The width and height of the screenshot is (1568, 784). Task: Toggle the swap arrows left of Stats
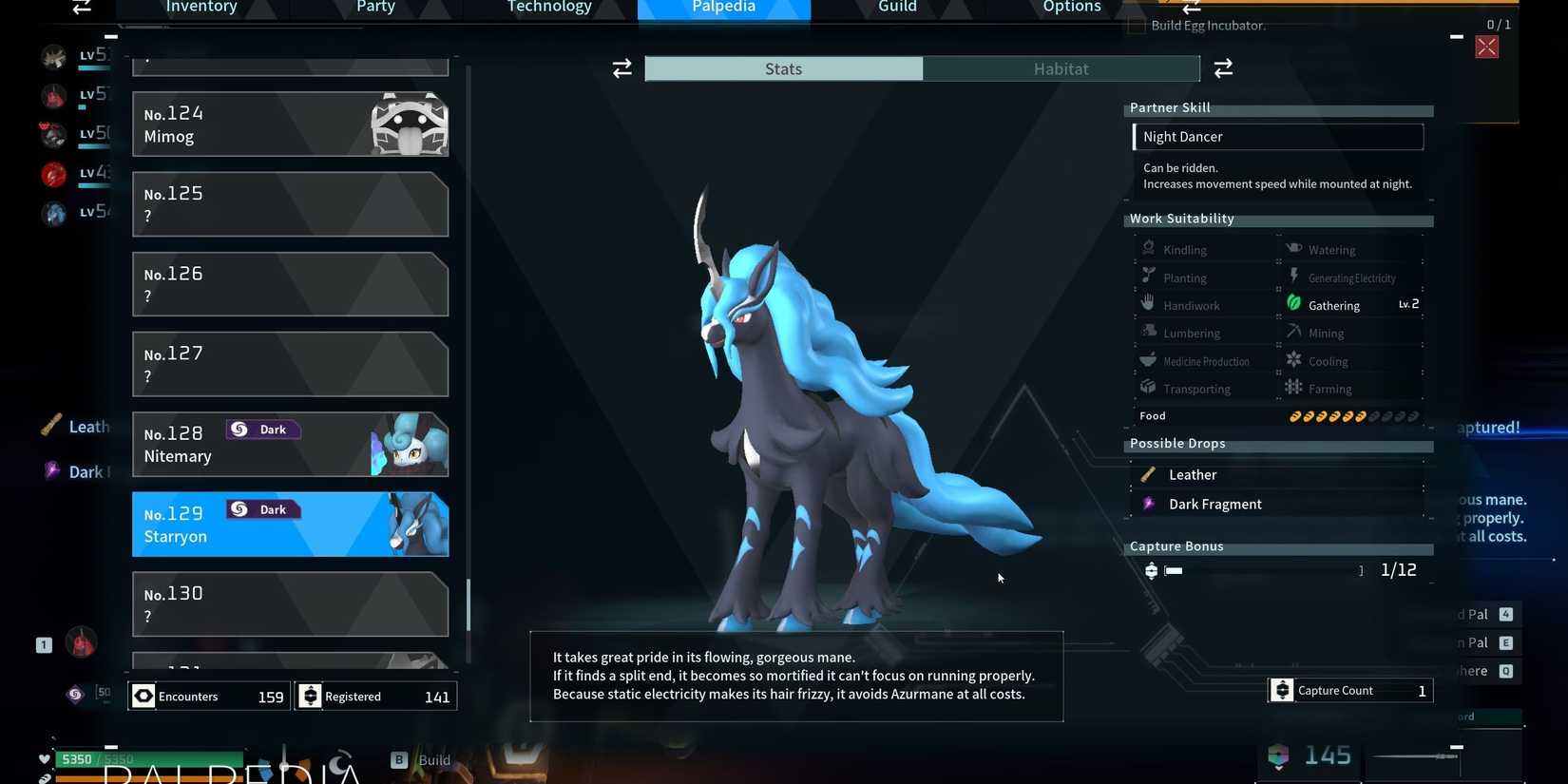pyautogui.click(x=621, y=67)
